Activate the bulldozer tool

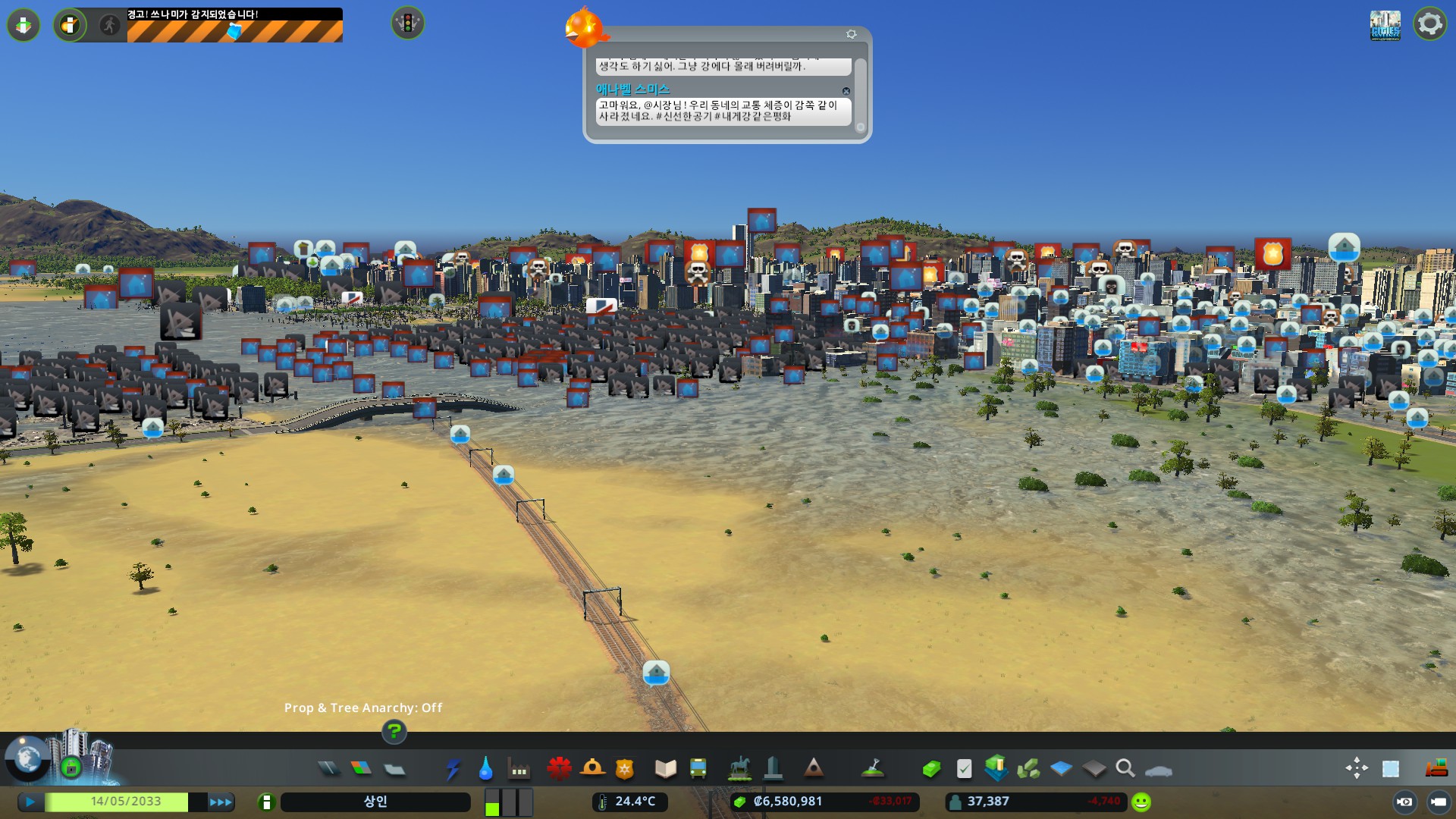pyautogui.click(x=1436, y=769)
